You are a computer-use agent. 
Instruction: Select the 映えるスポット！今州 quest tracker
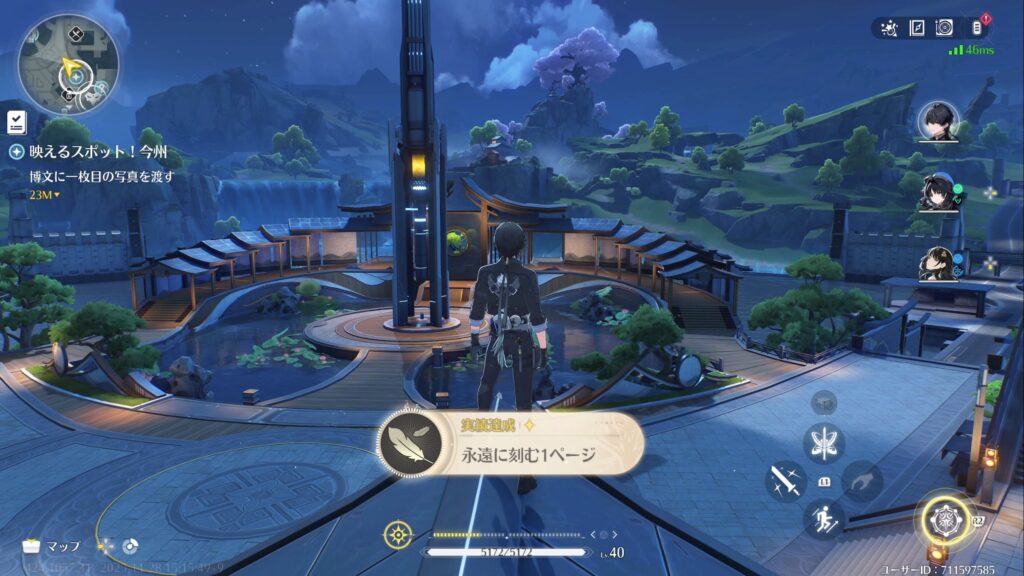[x=97, y=153]
